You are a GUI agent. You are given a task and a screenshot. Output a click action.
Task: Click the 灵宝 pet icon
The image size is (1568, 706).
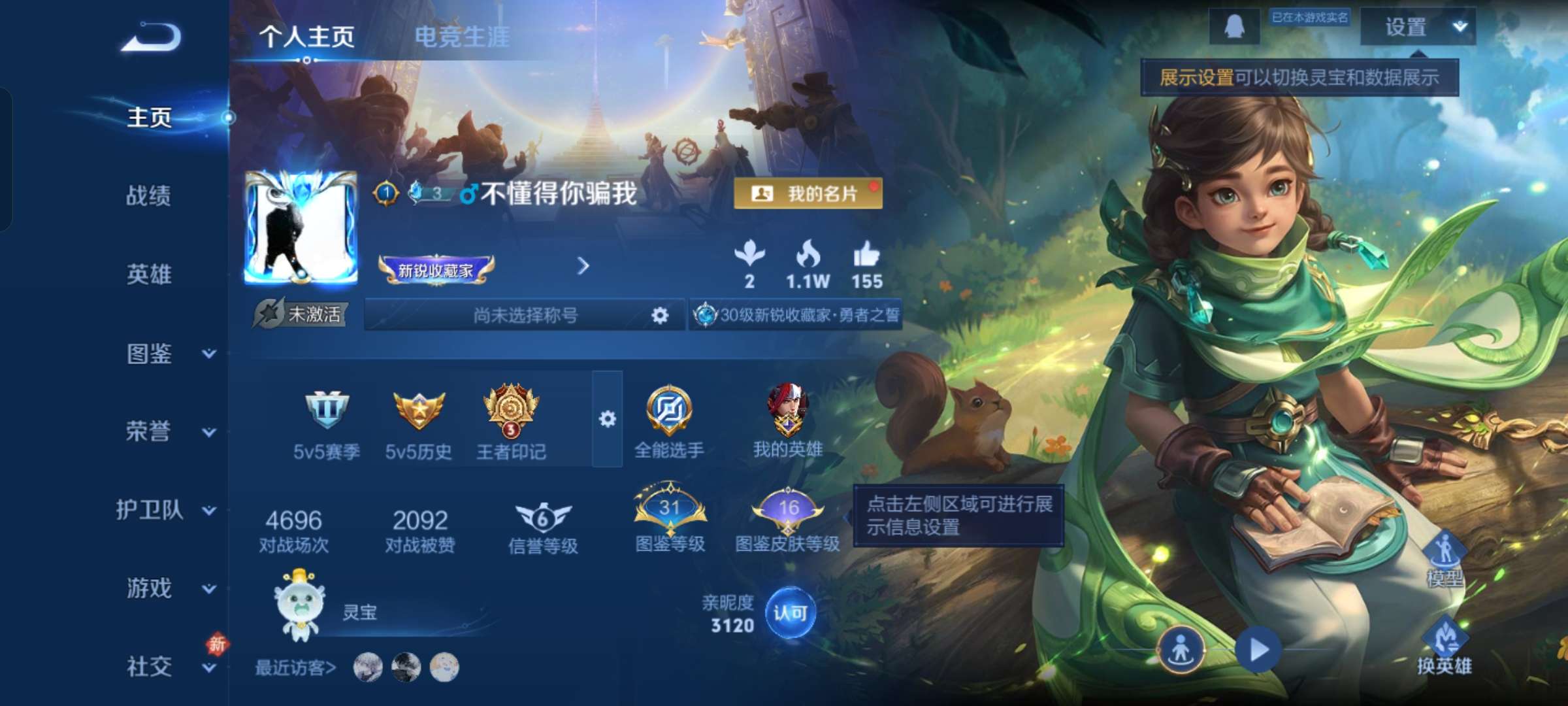tap(301, 611)
